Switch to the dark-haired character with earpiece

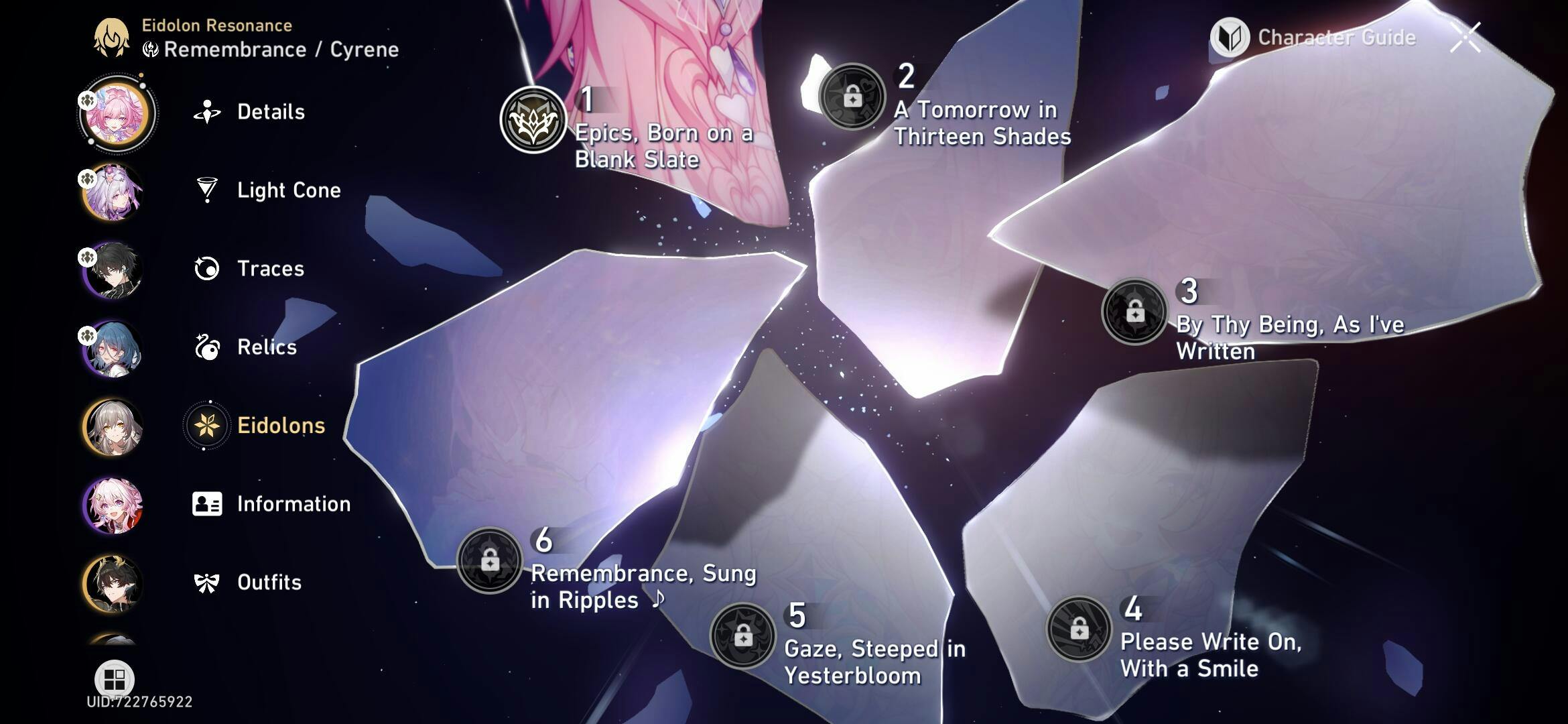click(x=113, y=270)
